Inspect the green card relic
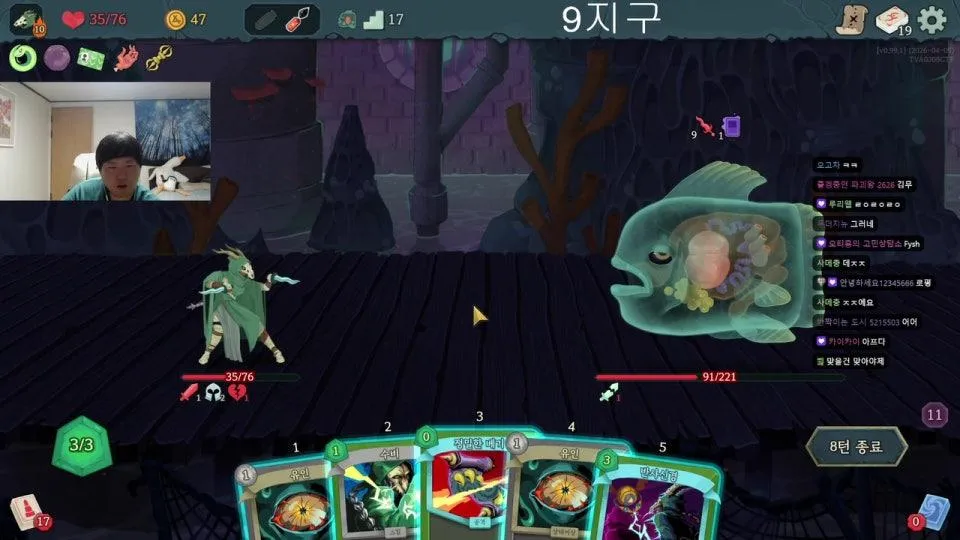The width and height of the screenshot is (960, 540). [91, 58]
